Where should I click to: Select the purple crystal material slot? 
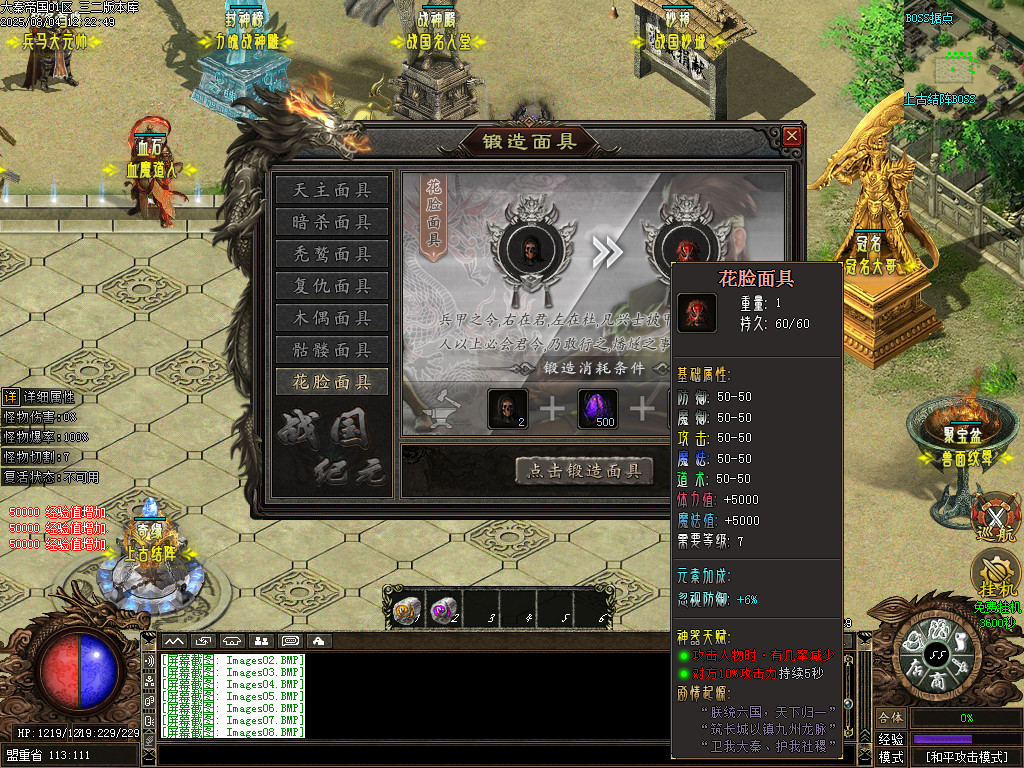(598, 409)
